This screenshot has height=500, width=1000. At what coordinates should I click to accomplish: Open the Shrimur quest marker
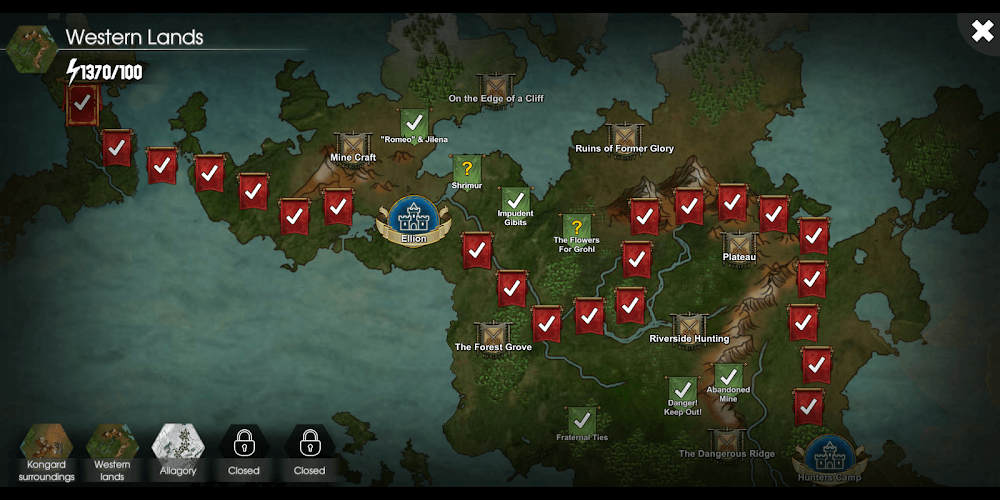(466, 170)
